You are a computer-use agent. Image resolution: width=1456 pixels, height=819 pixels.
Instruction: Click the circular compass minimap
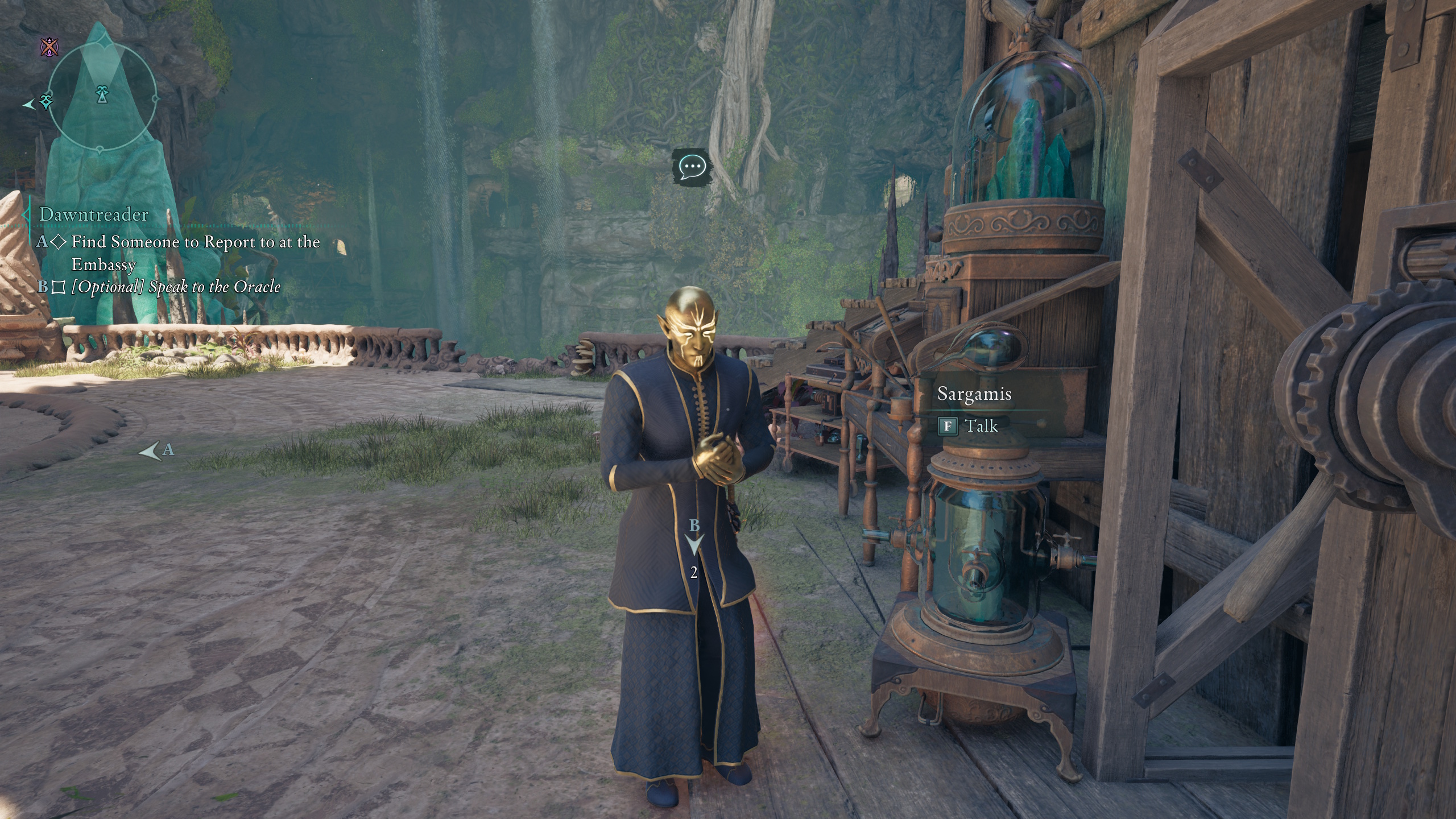tap(102, 97)
